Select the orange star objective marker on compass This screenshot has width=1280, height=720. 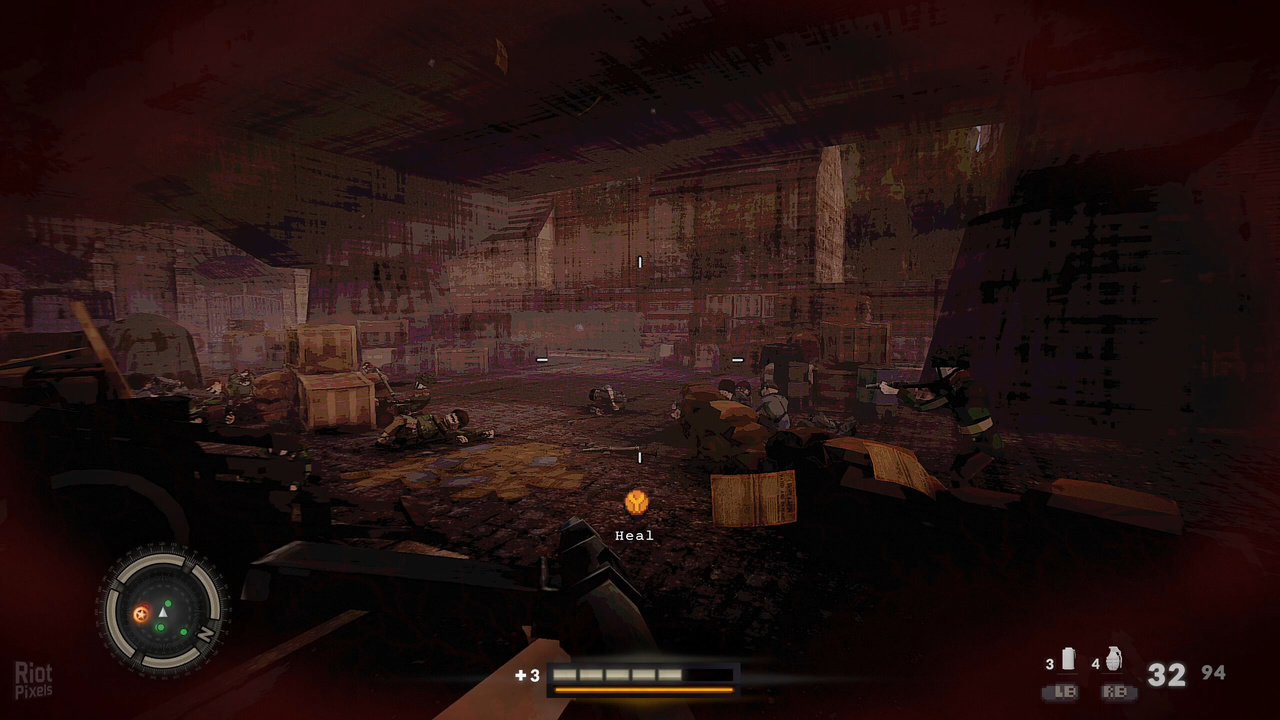[141, 613]
